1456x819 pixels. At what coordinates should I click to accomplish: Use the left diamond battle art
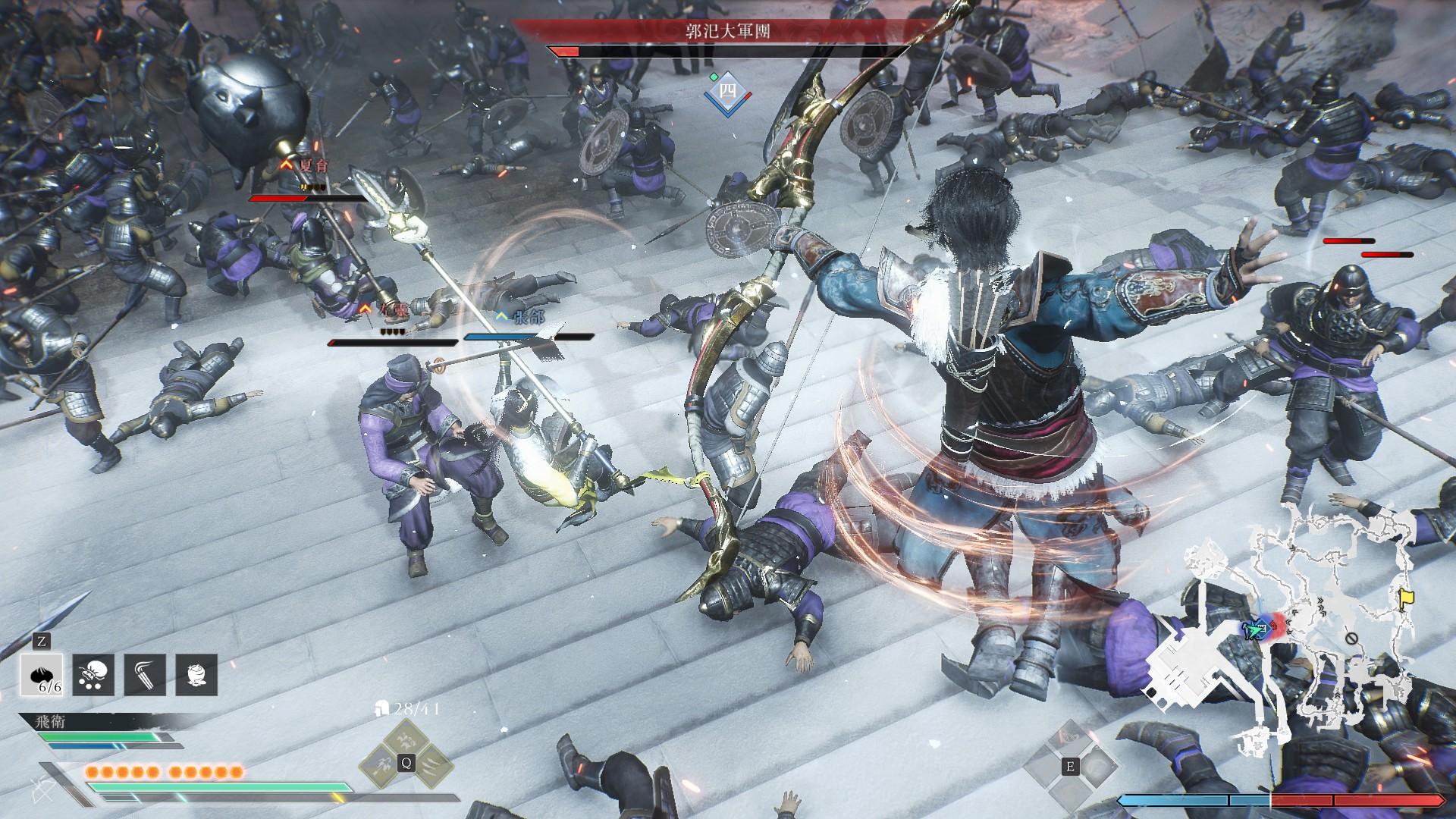(380, 764)
